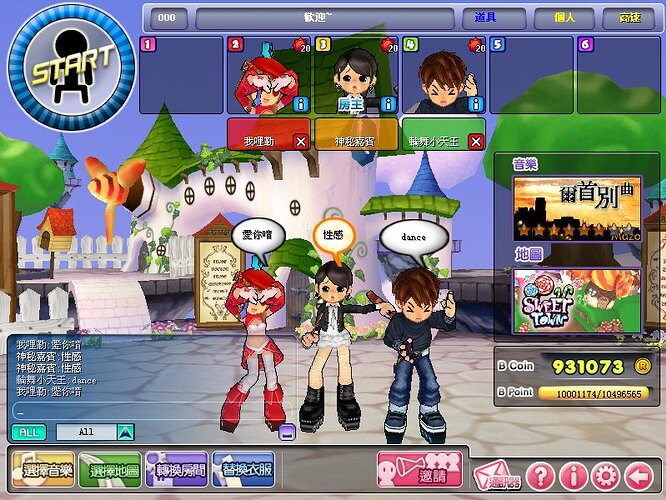The width and height of the screenshot is (666, 500).
Task: Show info with the round i icon
Action: click(572, 475)
